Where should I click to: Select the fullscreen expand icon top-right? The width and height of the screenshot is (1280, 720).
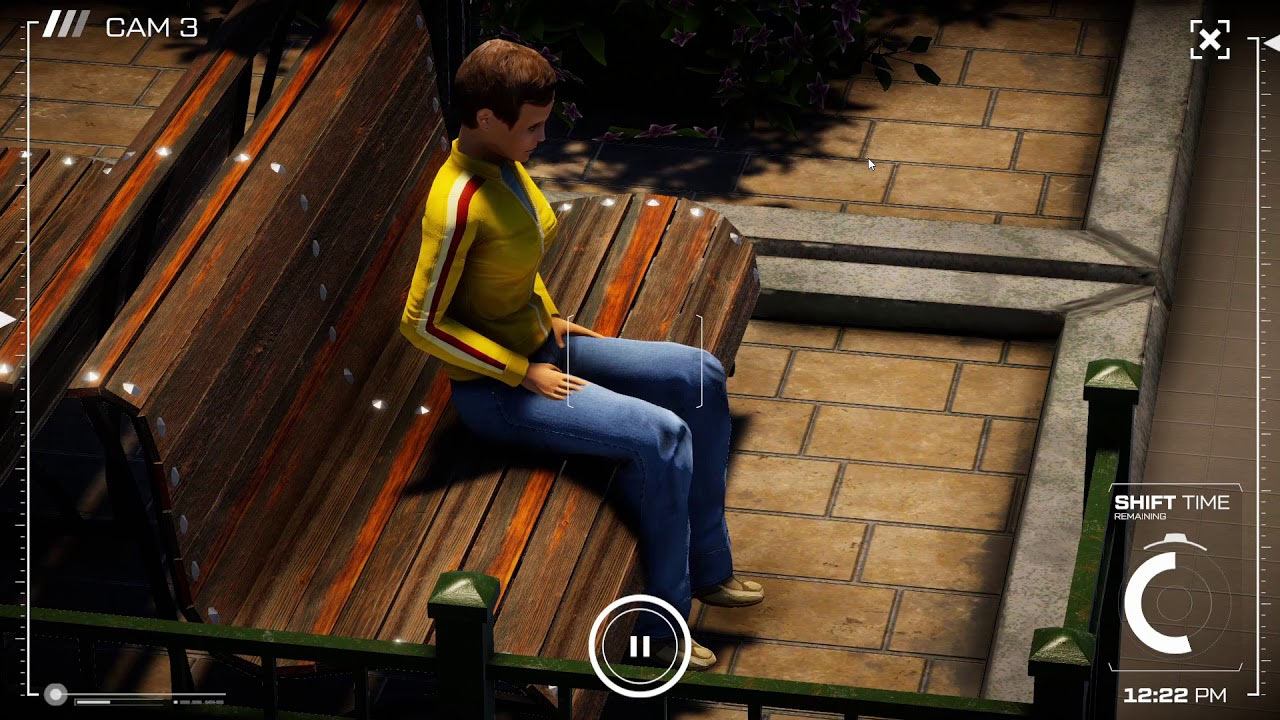pyautogui.click(x=1211, y=40)
